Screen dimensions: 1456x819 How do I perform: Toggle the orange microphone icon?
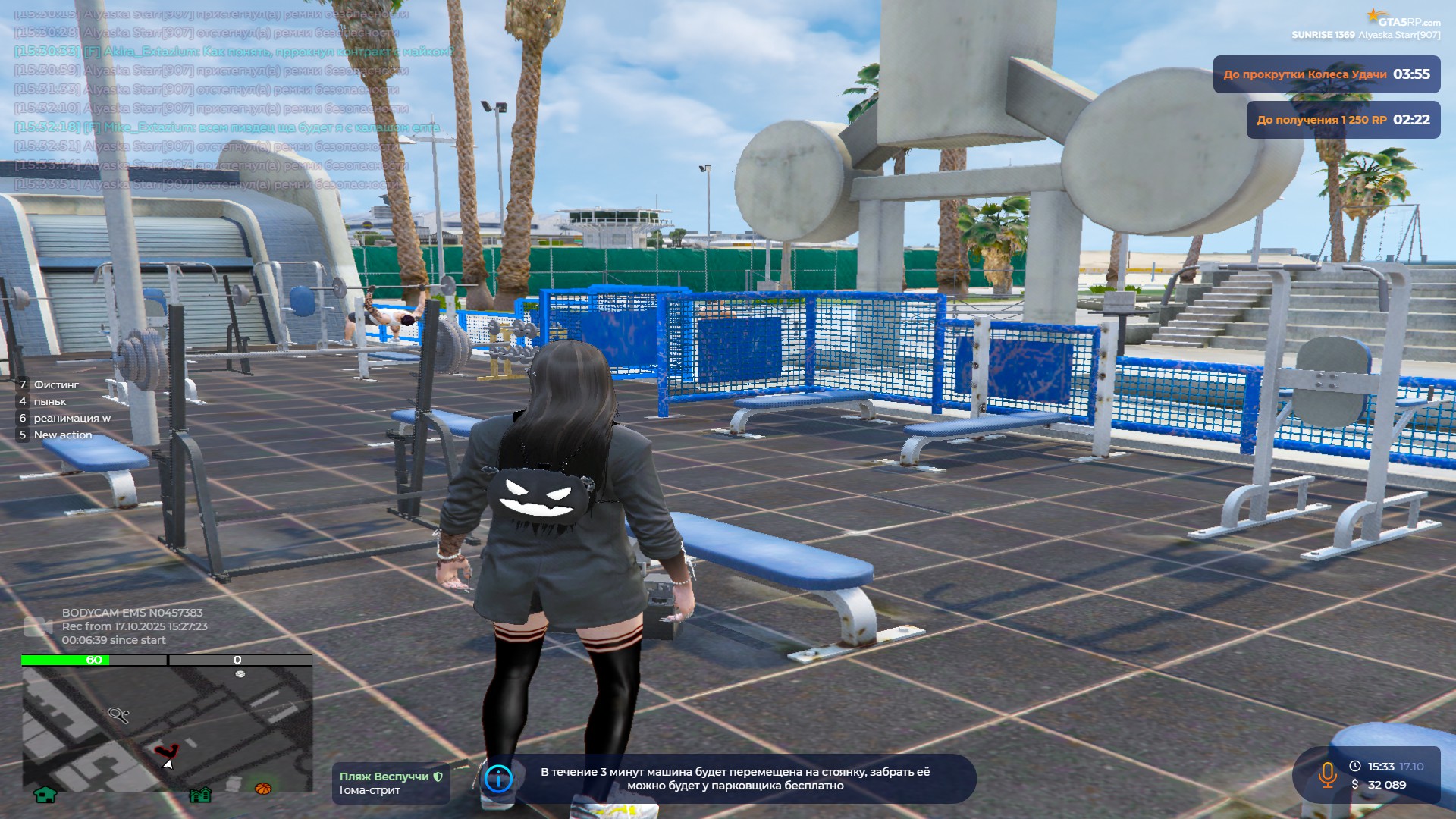click(1327, 775)
